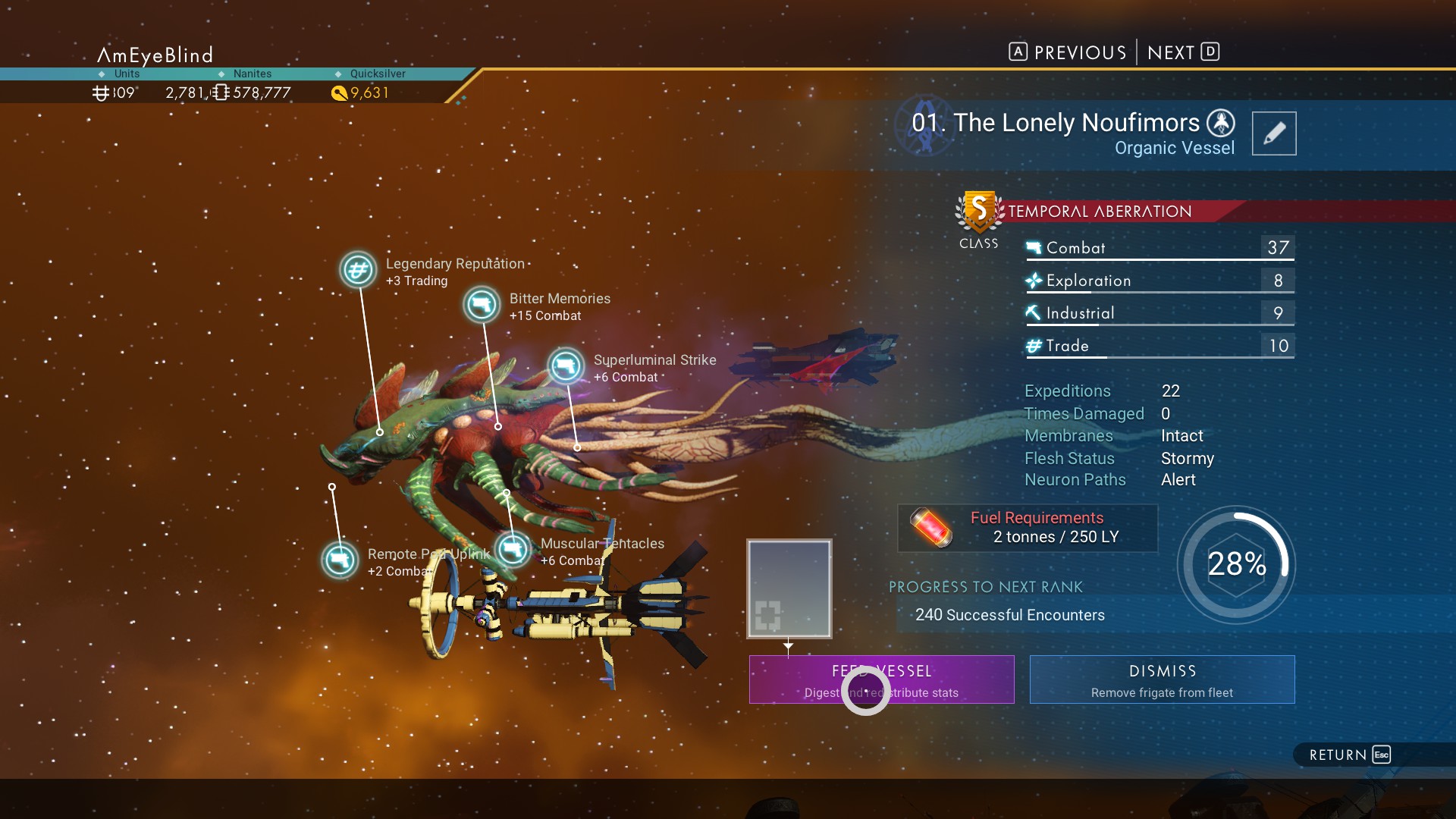Inspect the Bitter Memories trait icon

[x=482, y=305]
